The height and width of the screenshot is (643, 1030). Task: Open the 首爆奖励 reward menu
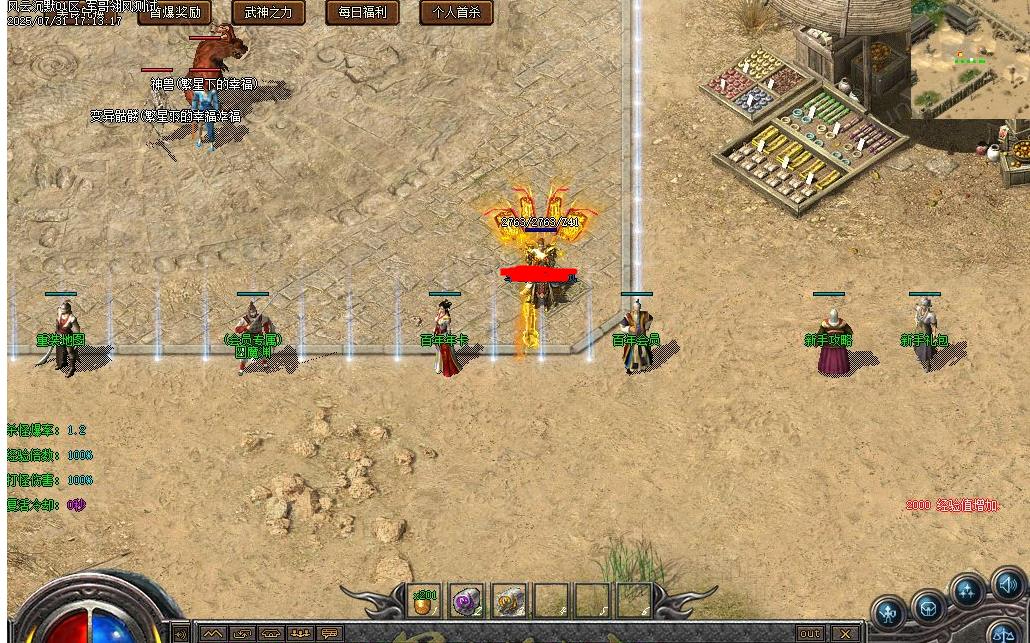tap(174, 13)
